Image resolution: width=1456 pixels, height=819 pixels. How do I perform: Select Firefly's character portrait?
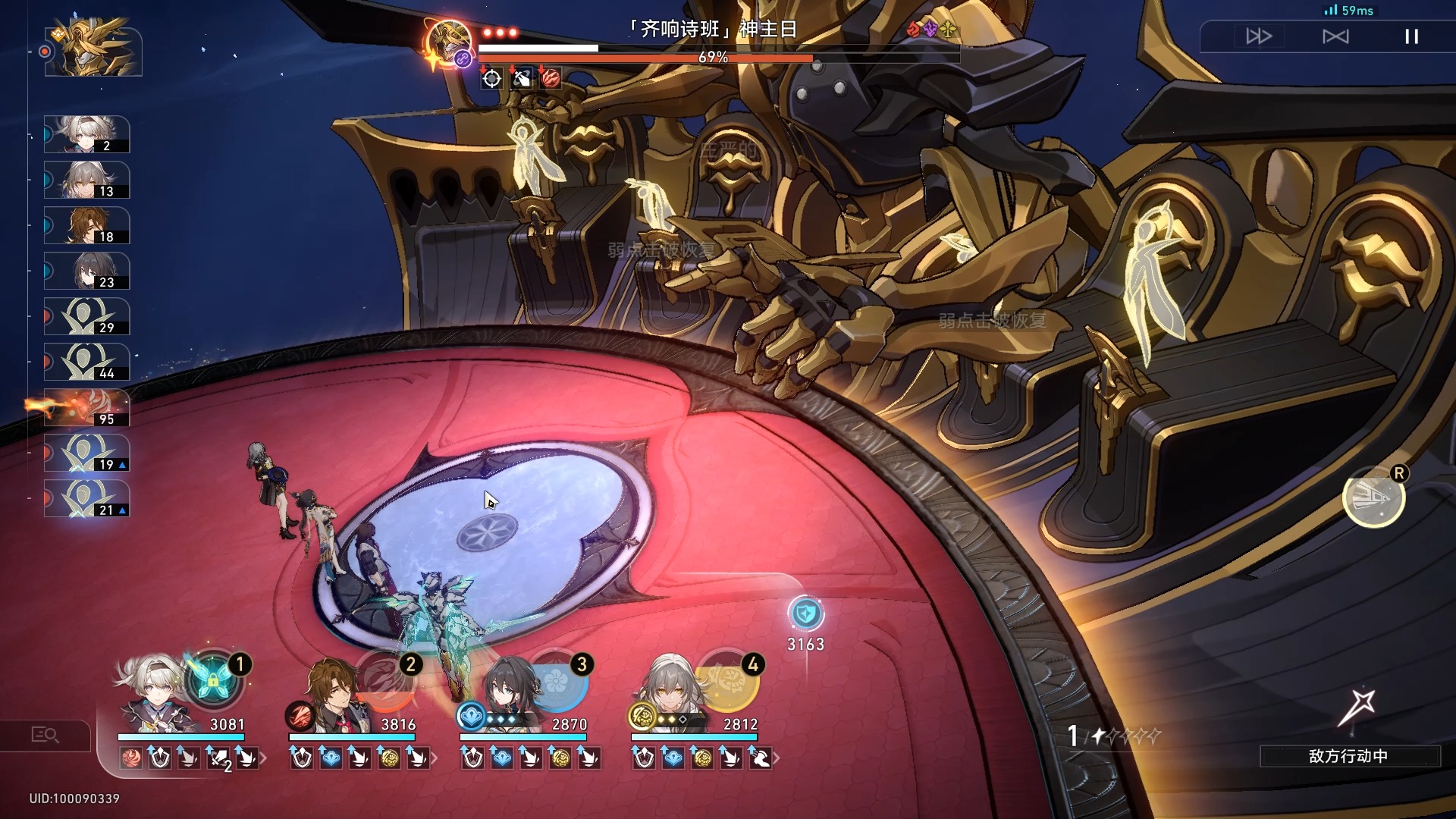[152, 690]
